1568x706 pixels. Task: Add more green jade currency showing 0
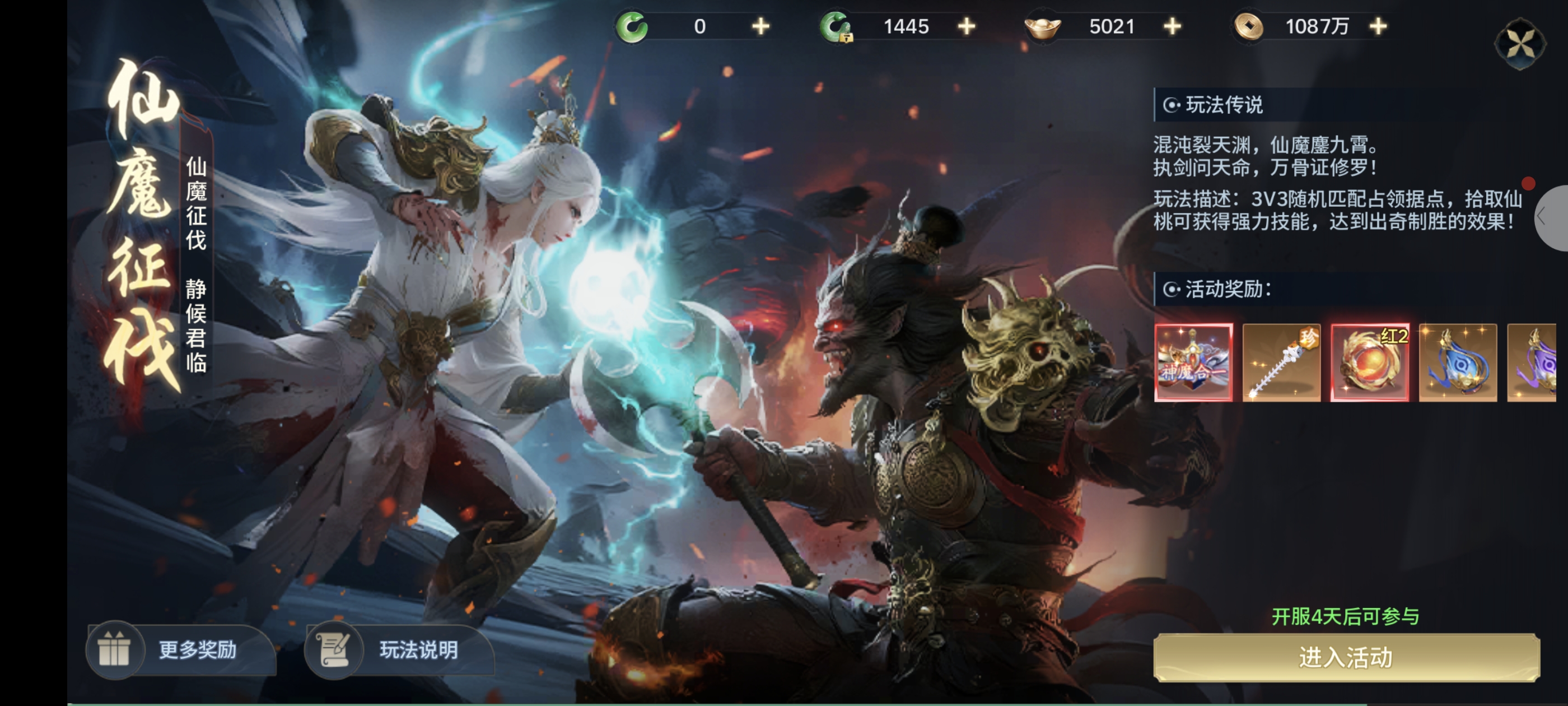coord(760,27)
